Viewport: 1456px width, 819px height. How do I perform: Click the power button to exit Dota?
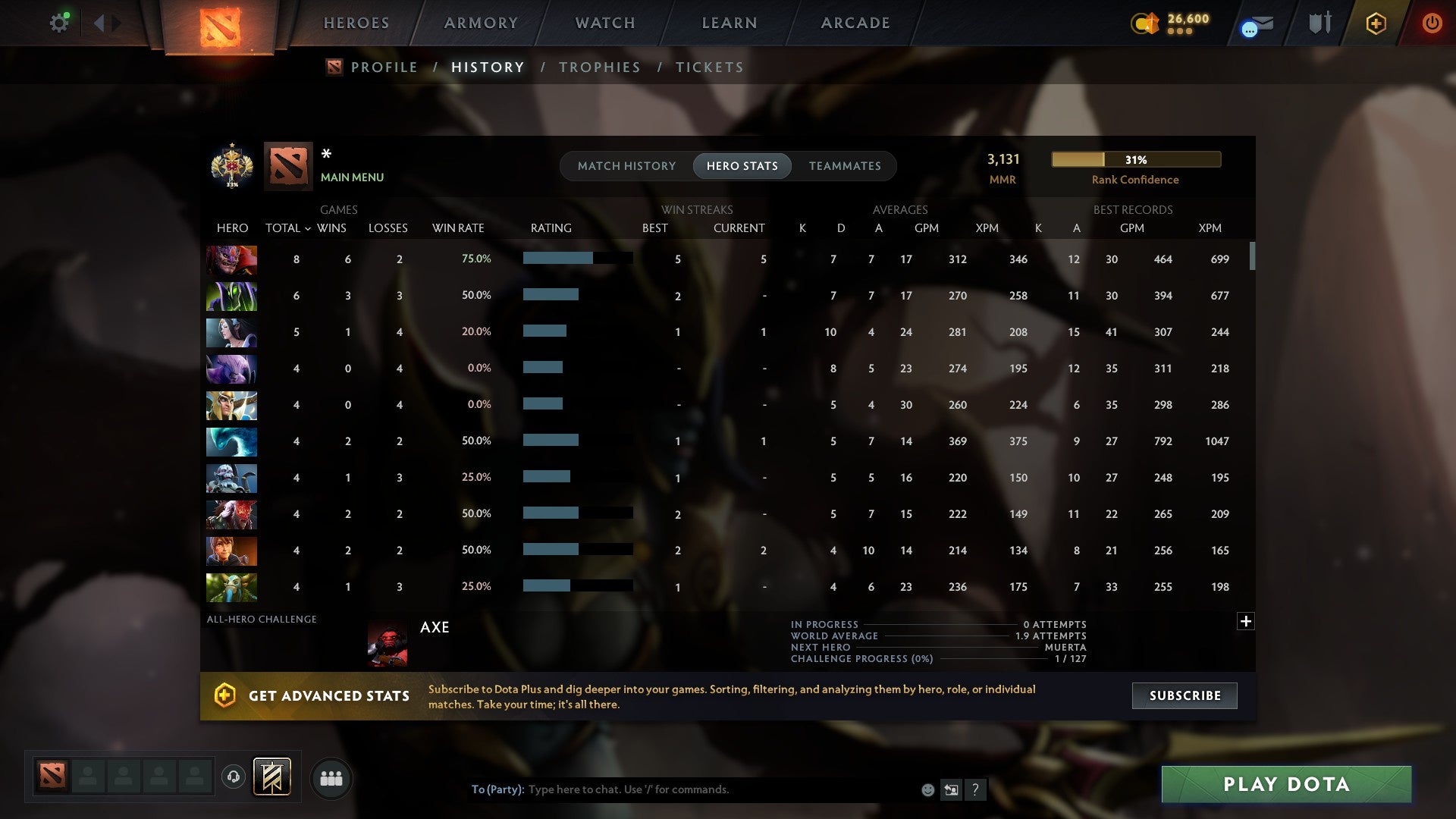pyautogui.click(x=1432, y=23)
